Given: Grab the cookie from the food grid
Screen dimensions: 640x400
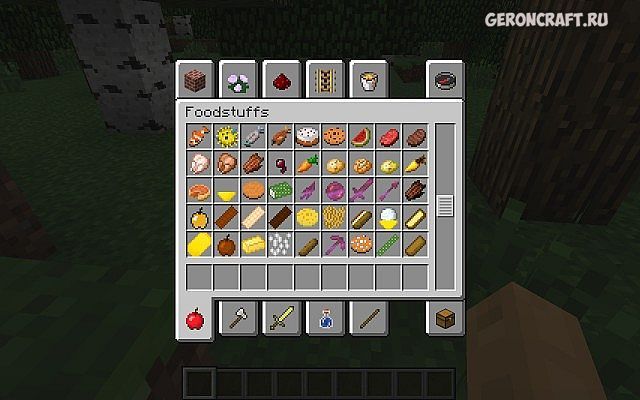Looking at the screenshot, I should pos(335,137).
